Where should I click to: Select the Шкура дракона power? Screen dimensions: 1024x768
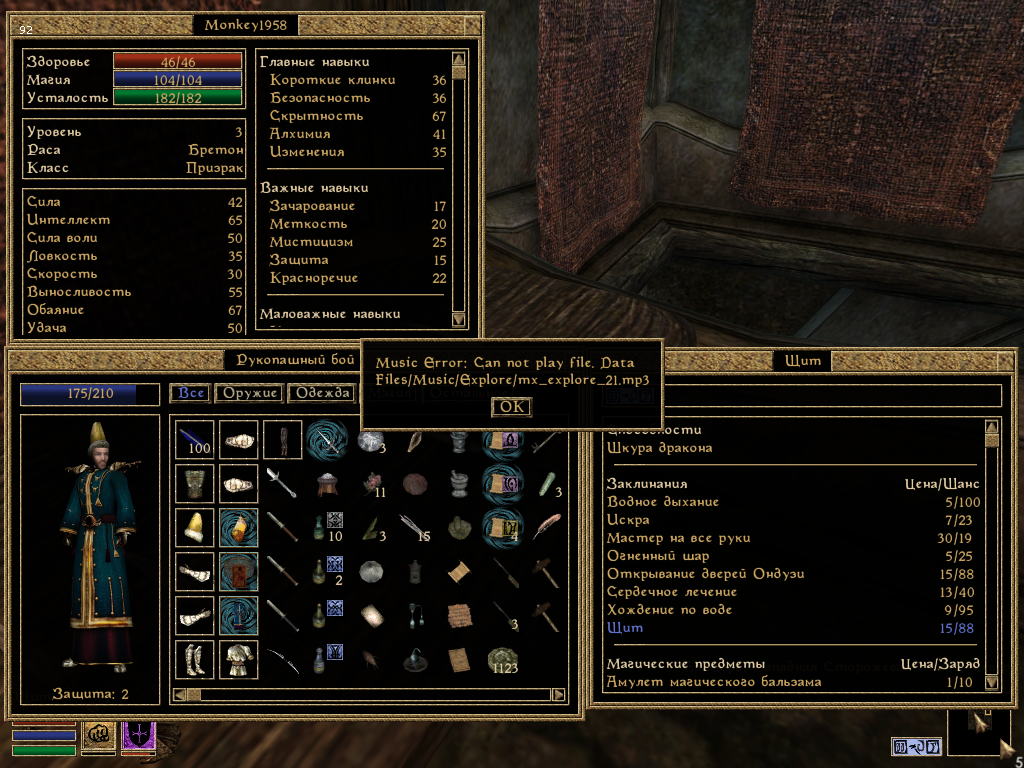coord(659,448)
